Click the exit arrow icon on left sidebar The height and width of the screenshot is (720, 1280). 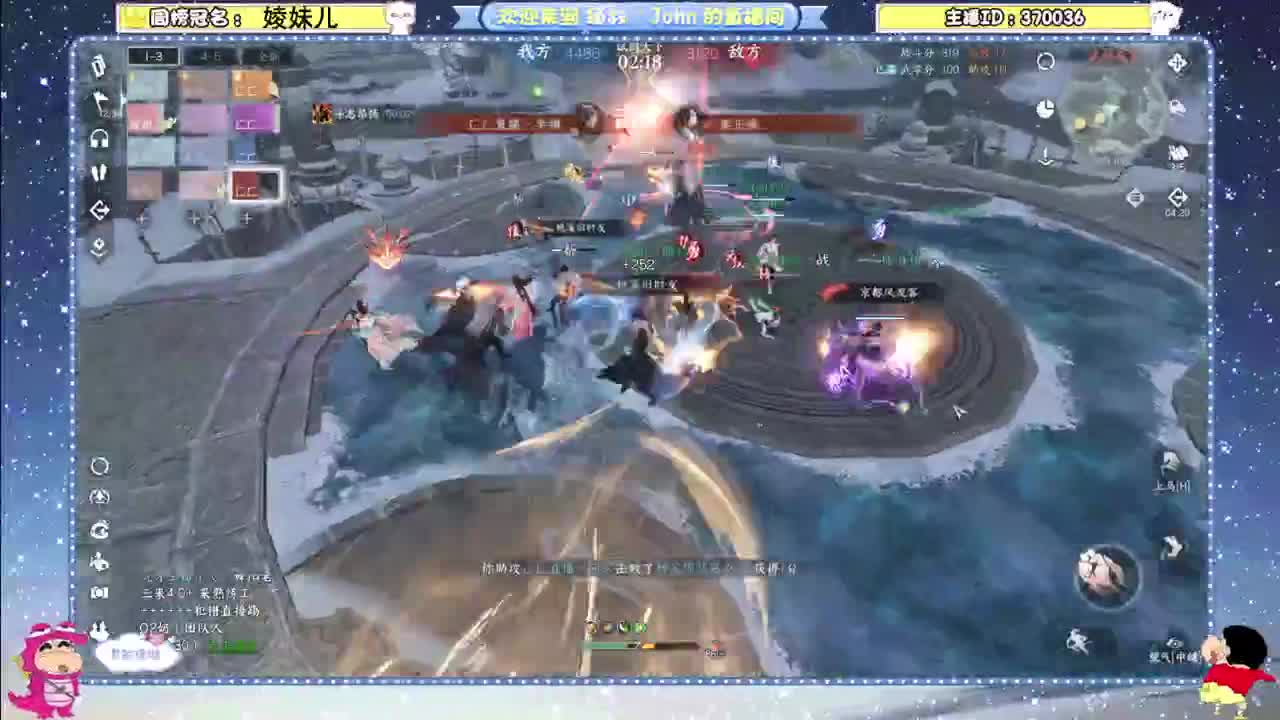click(101, 209)
